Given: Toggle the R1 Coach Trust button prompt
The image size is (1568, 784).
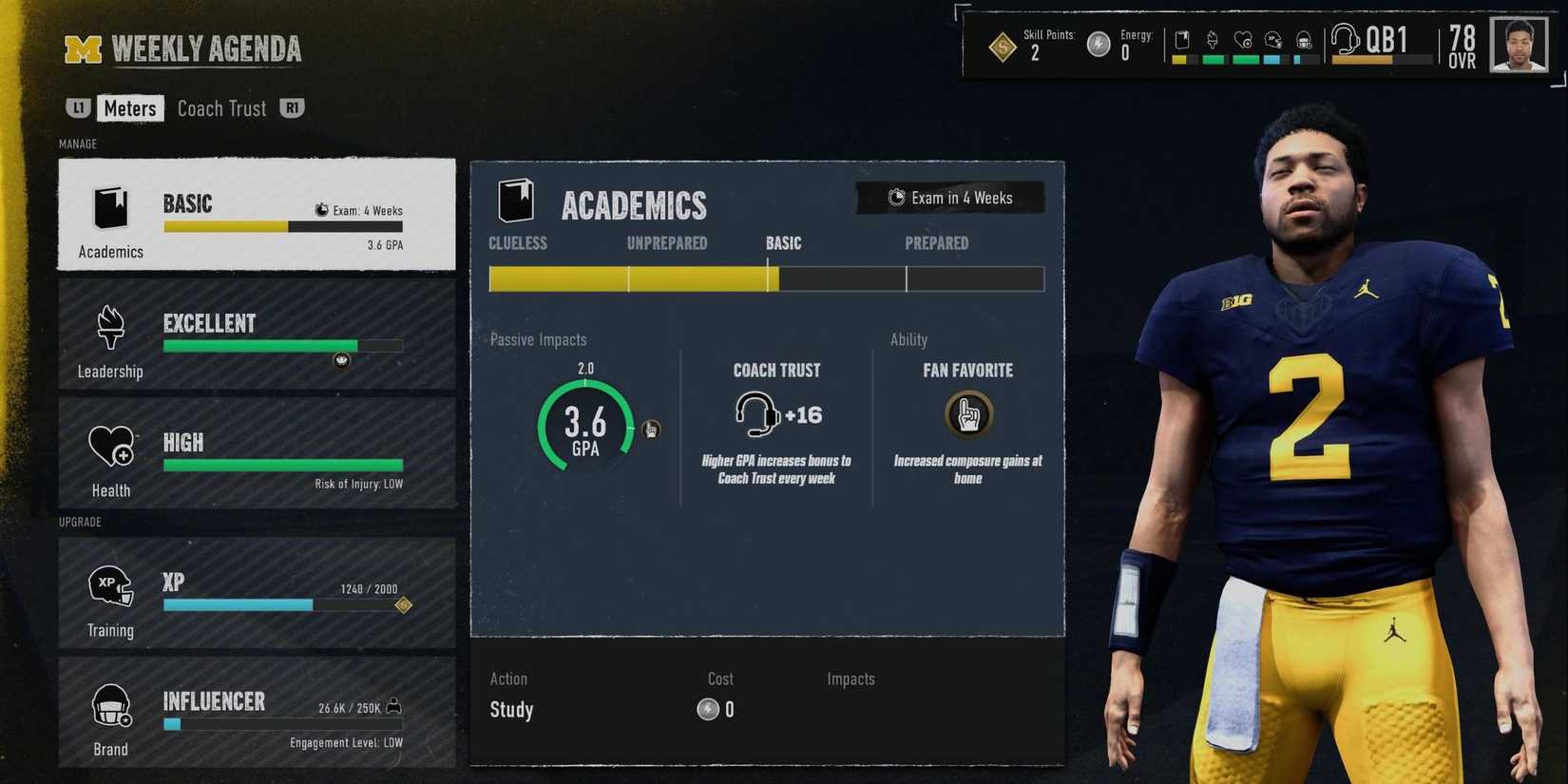Looking at the screenshot, I should click(x=292, y=107).
